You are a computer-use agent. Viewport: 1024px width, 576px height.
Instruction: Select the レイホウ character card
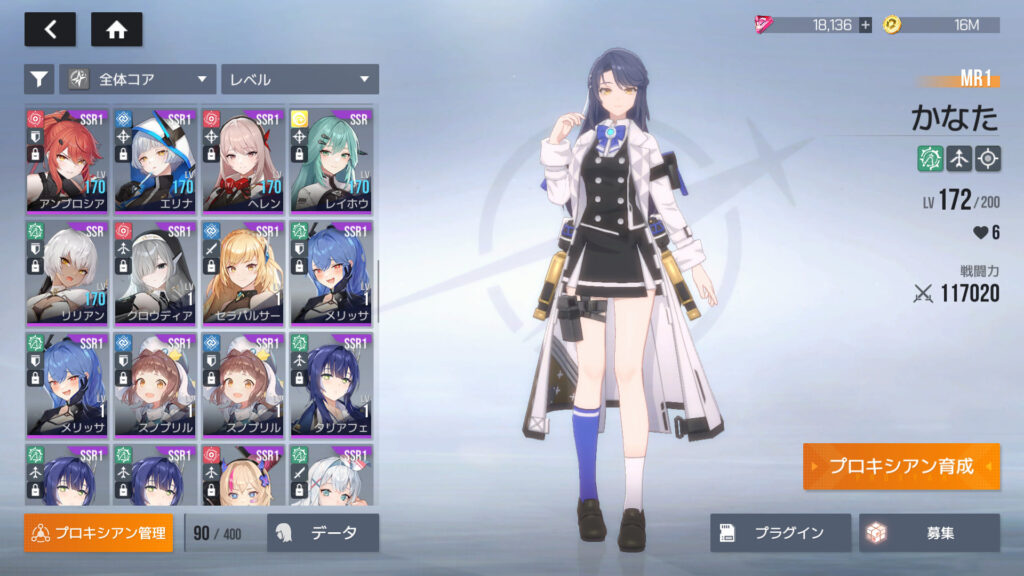pos(331,160)
